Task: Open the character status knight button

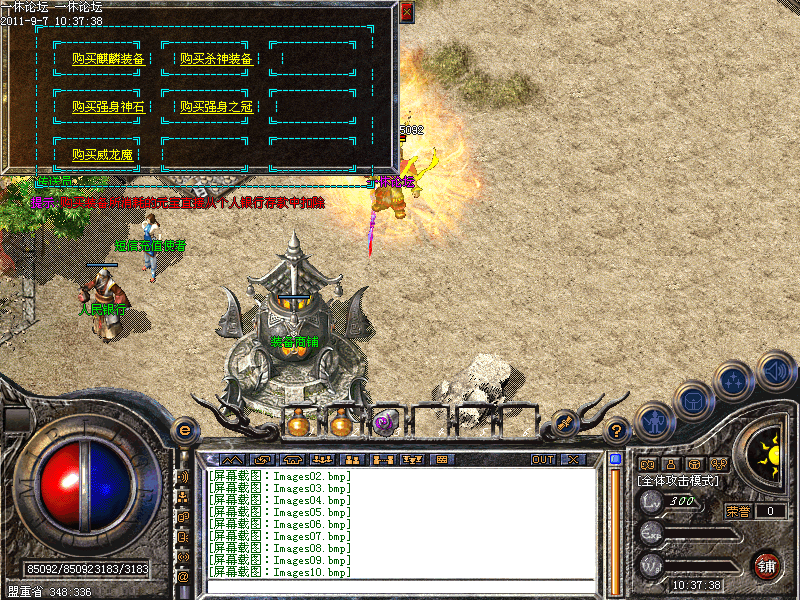Action: click(x=653, y=422)
